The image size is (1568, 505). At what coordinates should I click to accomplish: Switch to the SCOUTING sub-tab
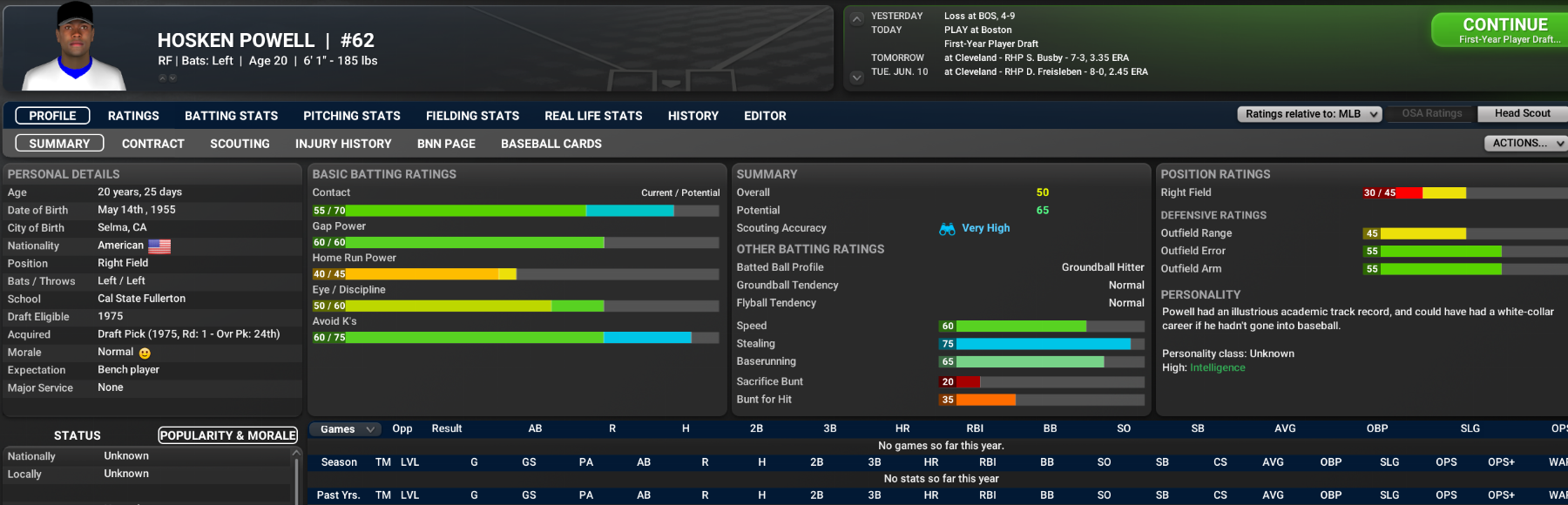(x=240, y=144)
